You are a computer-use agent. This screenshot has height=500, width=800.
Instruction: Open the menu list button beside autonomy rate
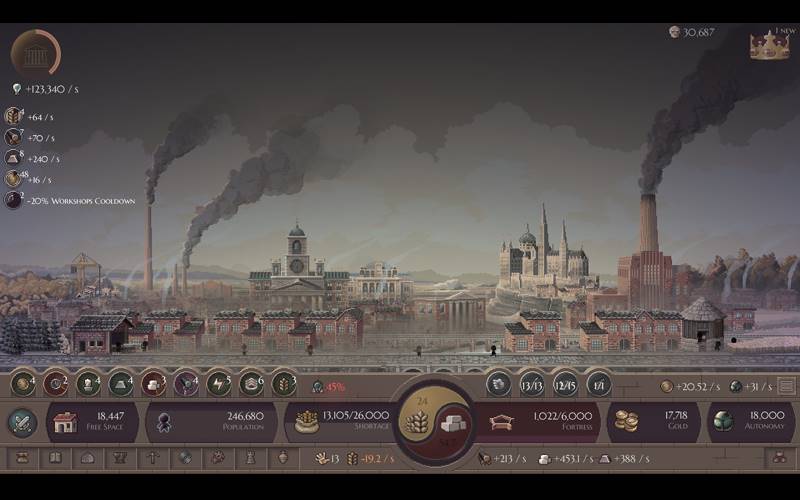787,386
